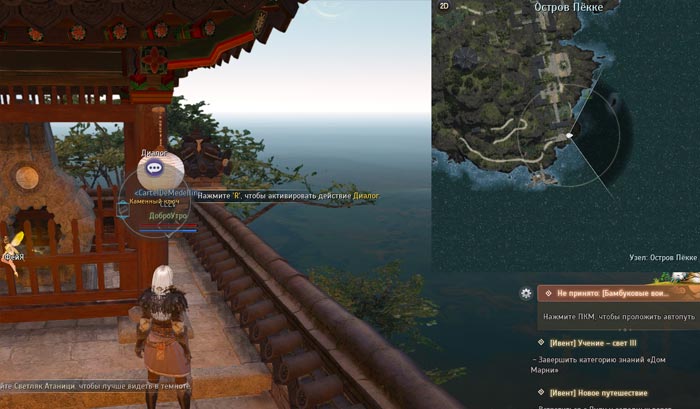Click the 2D map view toggle
Image resolution: width=700 pixels, height=409 pixels.
(x=445, y=6)
